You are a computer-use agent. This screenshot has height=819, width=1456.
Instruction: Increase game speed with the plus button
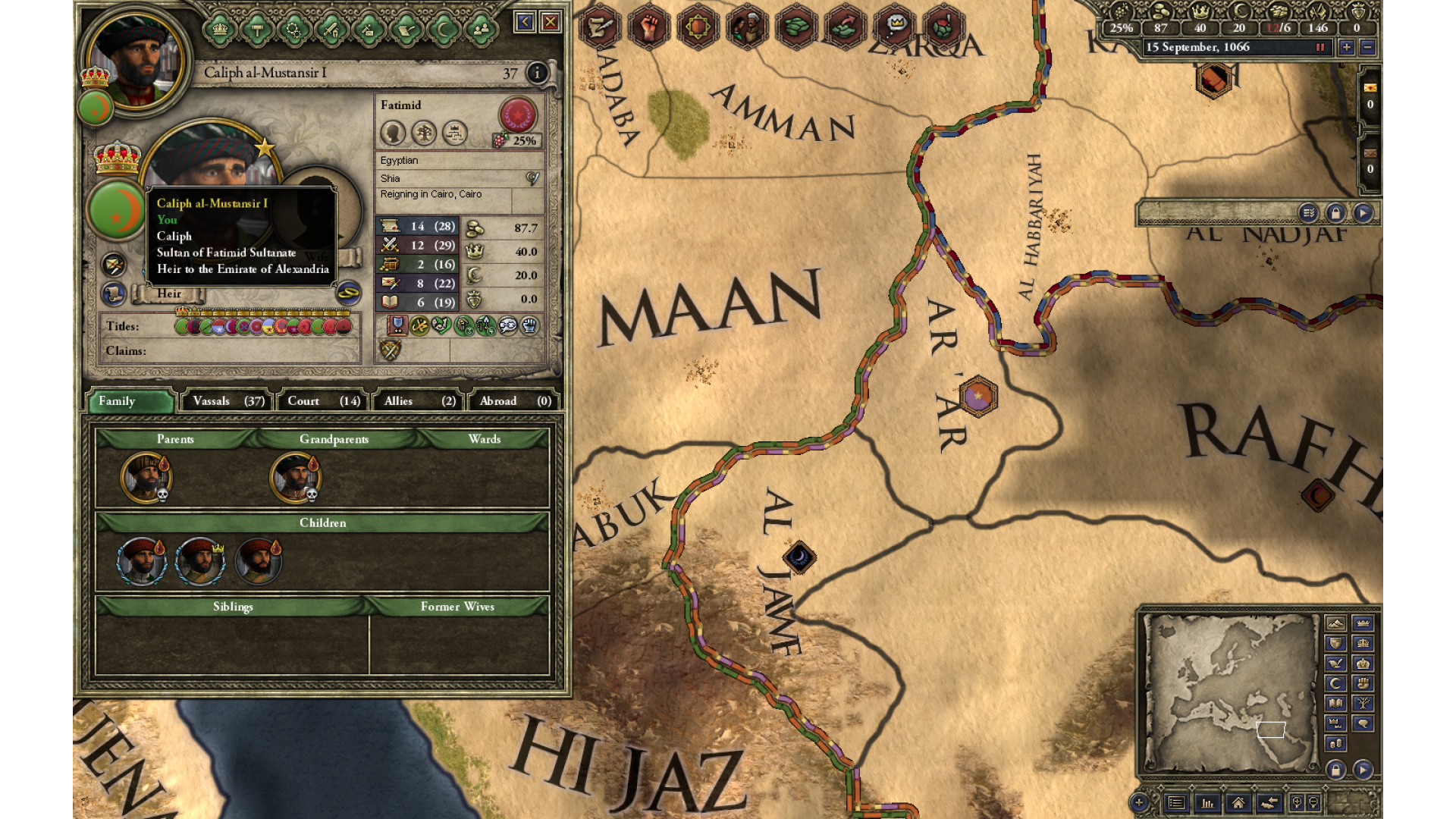click(1347, 47)
